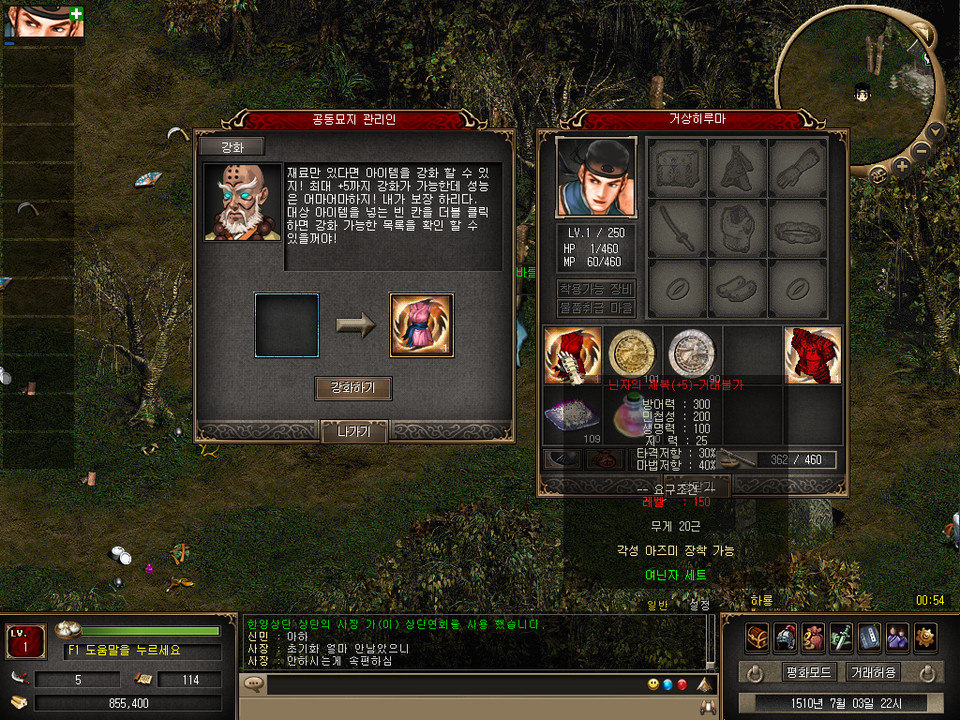Select the pink robe enhancement result slot

tap(421, 325)
